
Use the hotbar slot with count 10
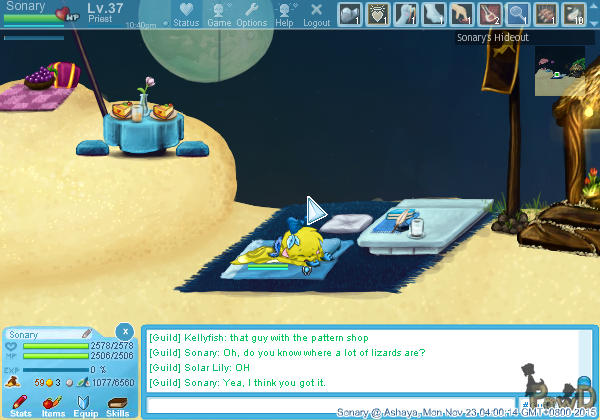(574, 14)
